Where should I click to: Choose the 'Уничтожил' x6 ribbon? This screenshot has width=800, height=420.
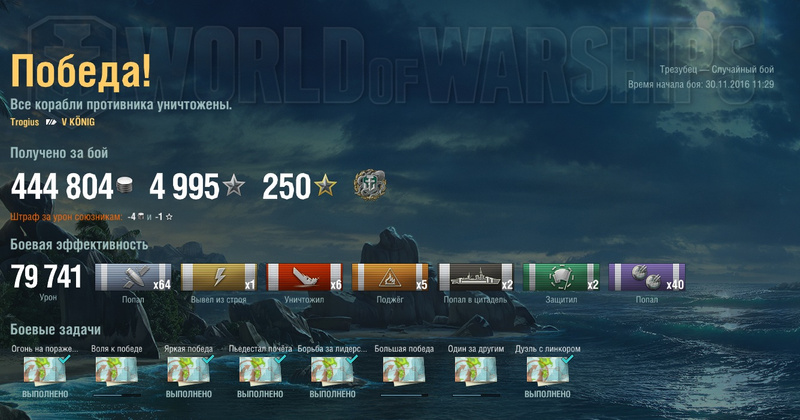pyautogui.click(x=305, y=278)
